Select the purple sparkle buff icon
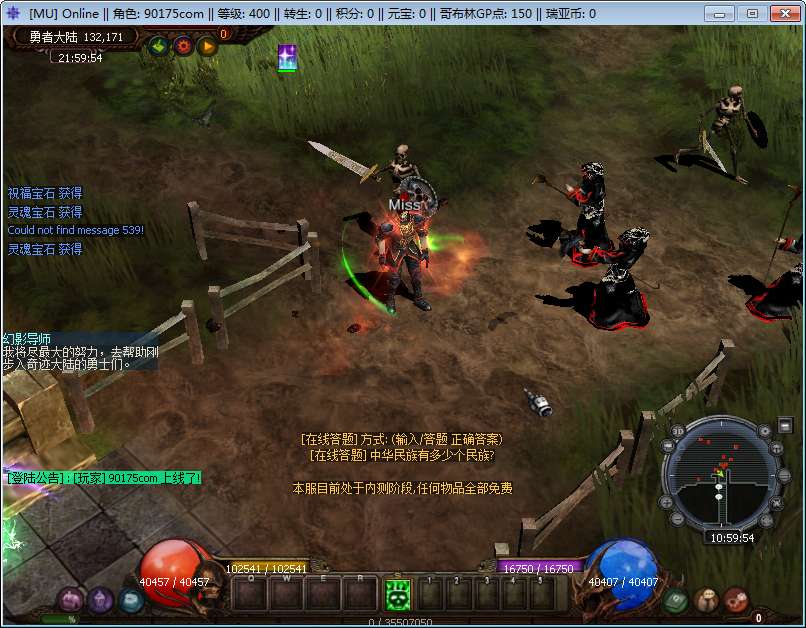This screenshot has width=806, height=628. point(287,58)
